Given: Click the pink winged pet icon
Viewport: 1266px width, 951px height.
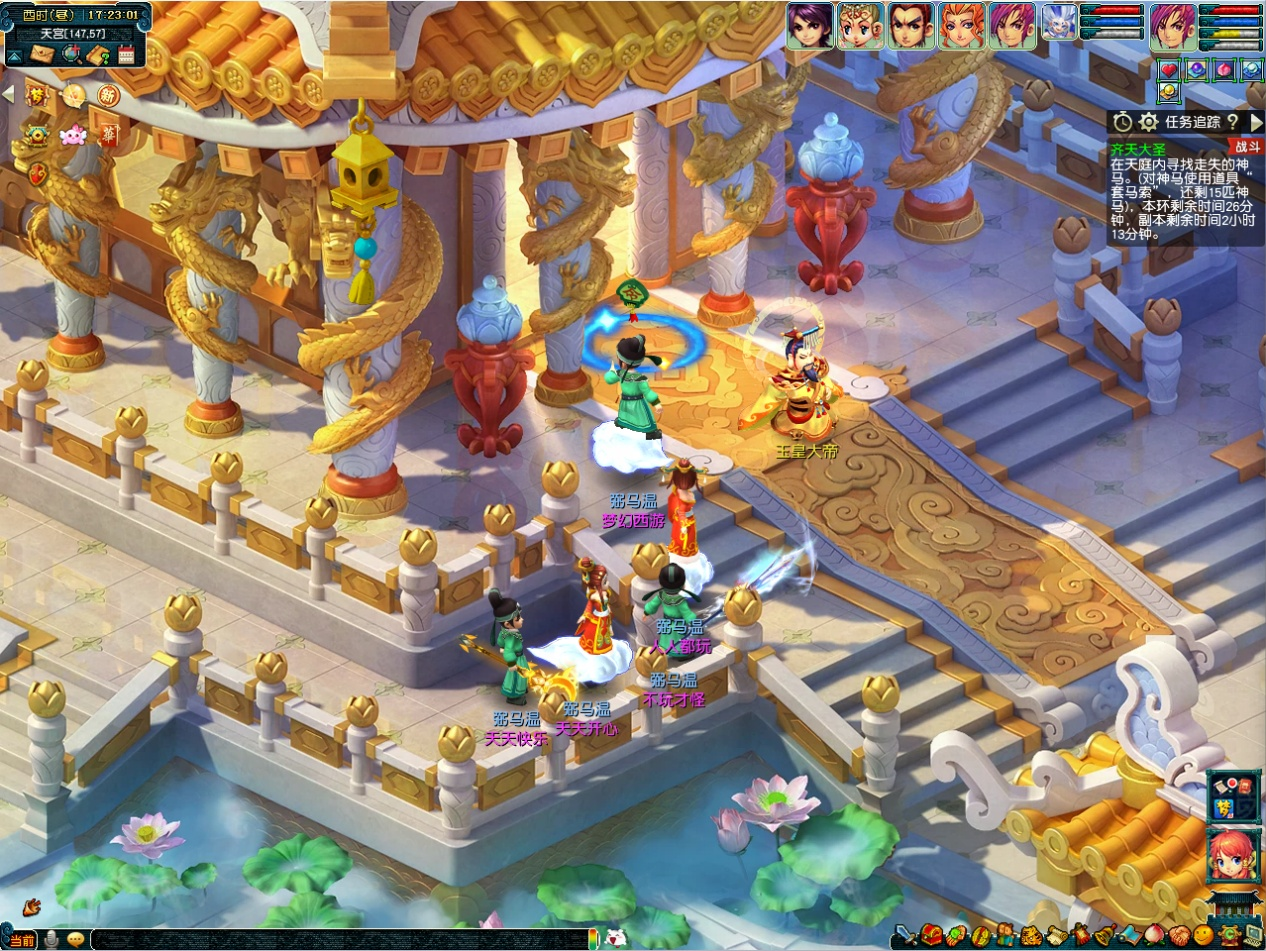Looking at the screenshot, I should click(72, 135).
